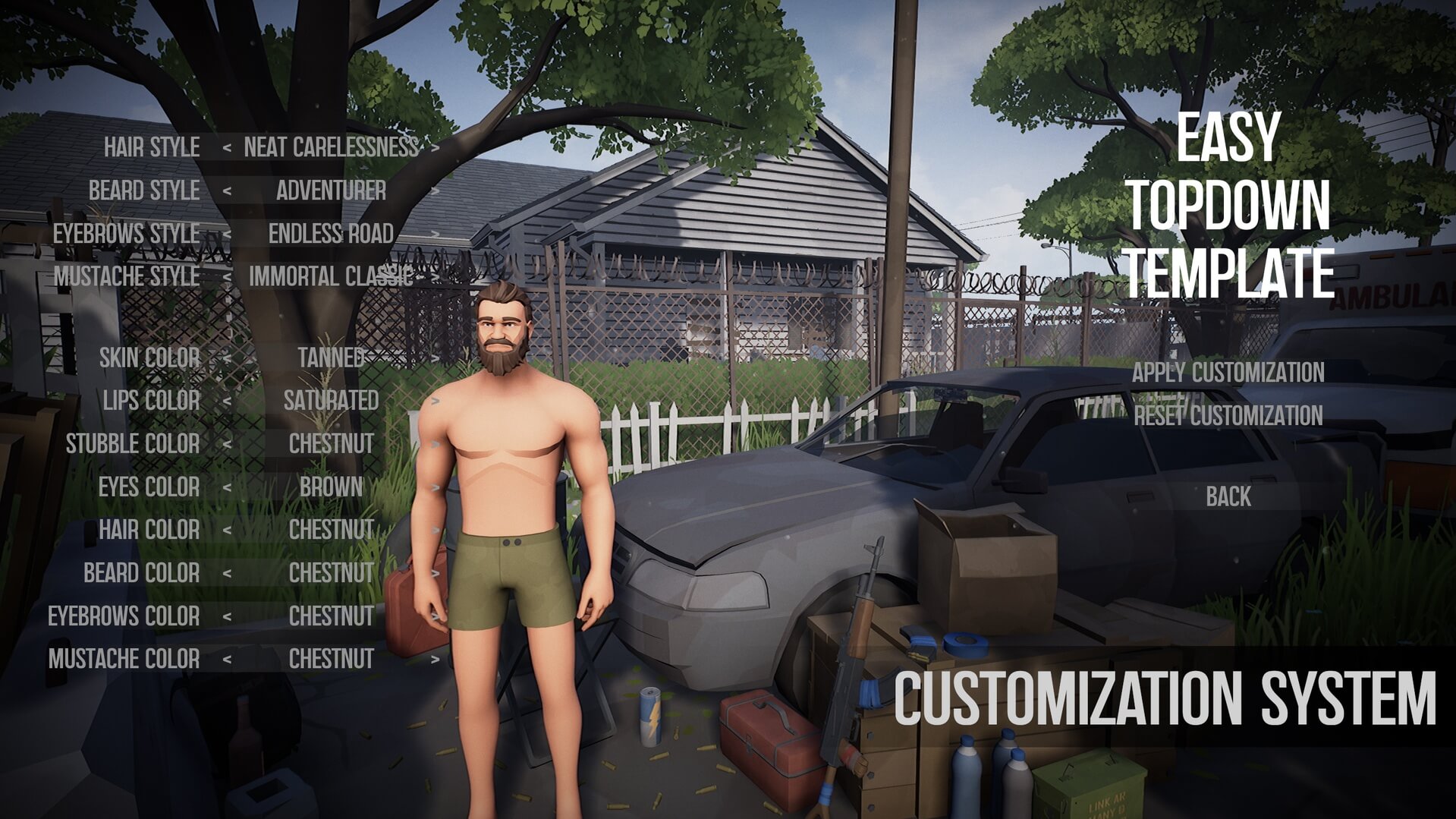
Task: Select previous eyes color
Action: [227, 487]
